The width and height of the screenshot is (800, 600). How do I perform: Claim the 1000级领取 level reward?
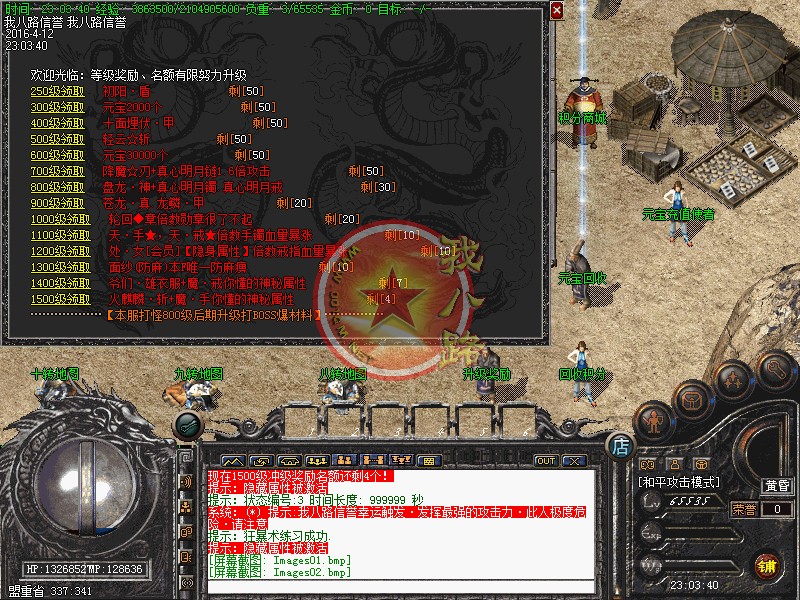click(58, 220)
